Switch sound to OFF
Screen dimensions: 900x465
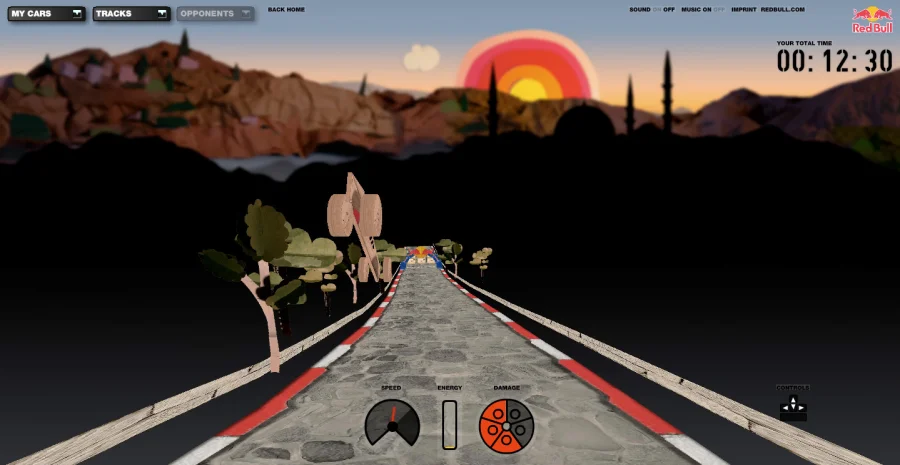669,10
